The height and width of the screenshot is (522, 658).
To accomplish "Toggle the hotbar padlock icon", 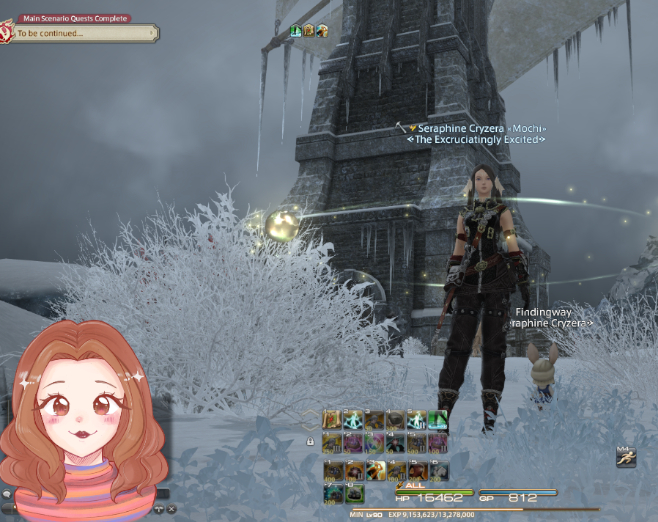I will click(311, 441).
